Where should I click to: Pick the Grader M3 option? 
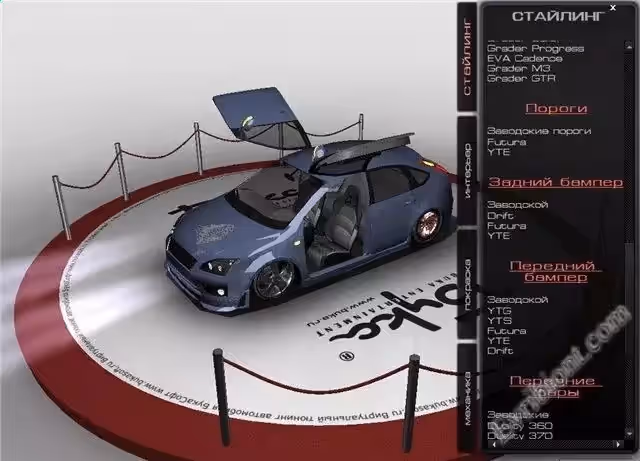point(516,68)
